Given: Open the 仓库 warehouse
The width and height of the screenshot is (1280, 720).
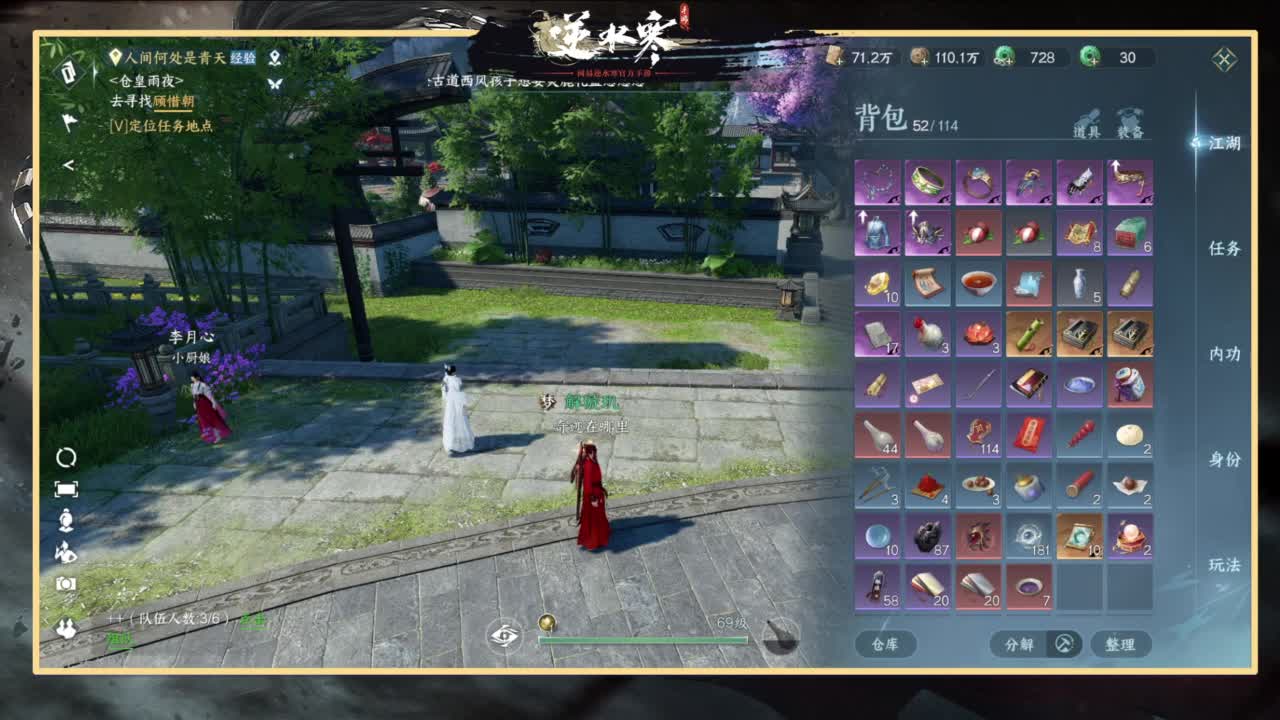Looking at the screenshot, I should [x=885, y=644].
